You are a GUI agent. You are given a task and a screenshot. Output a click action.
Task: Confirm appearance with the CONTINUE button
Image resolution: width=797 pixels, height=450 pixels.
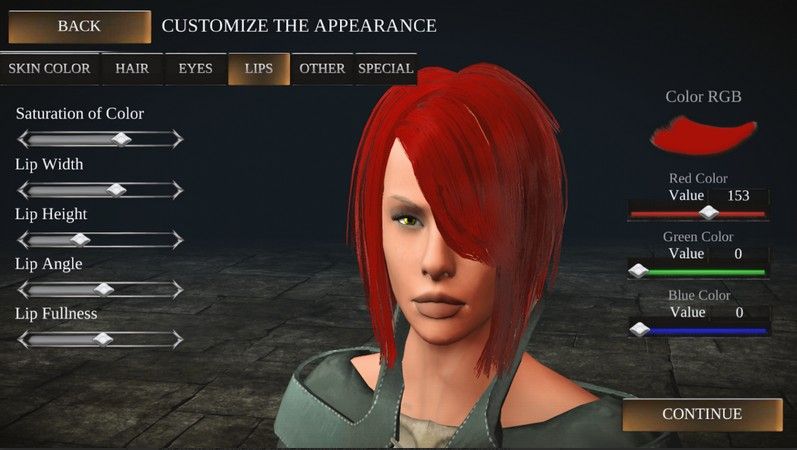coord(702,414)
